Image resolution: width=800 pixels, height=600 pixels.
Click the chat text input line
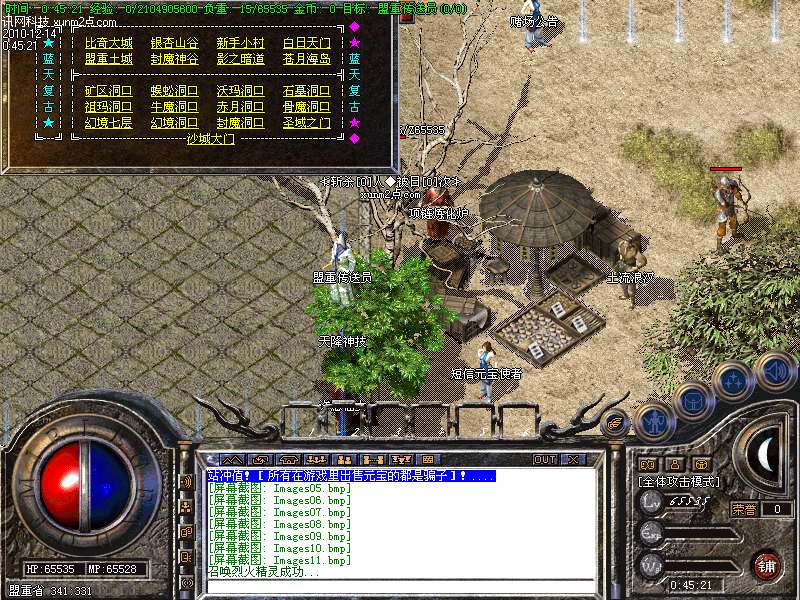(400, 585)
